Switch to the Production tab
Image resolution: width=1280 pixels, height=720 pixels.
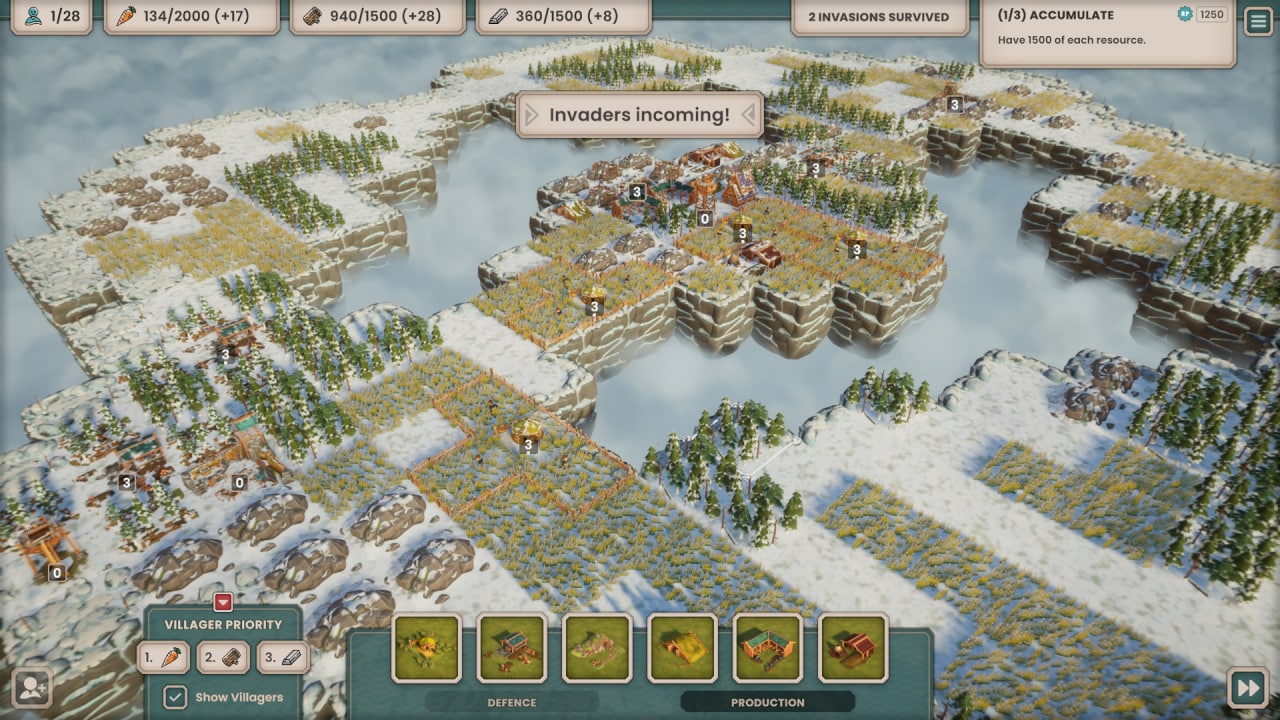pos(767,702)
